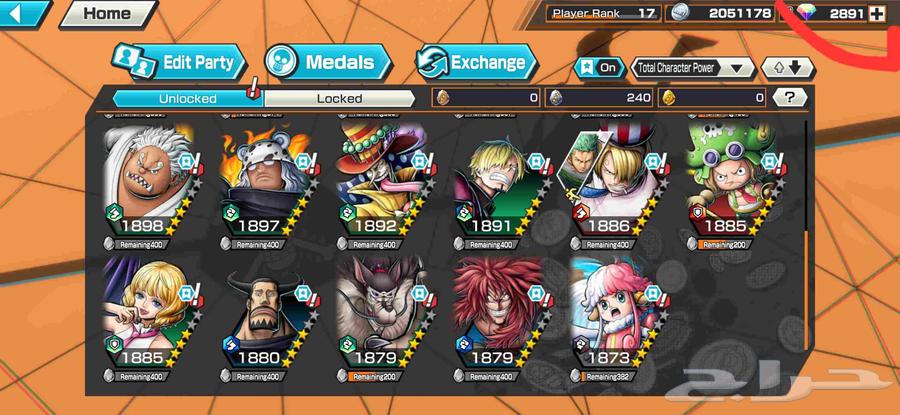Toggle the bookmark On filter
Viewport: 900px width, 415px height.
tap(597, 68)
